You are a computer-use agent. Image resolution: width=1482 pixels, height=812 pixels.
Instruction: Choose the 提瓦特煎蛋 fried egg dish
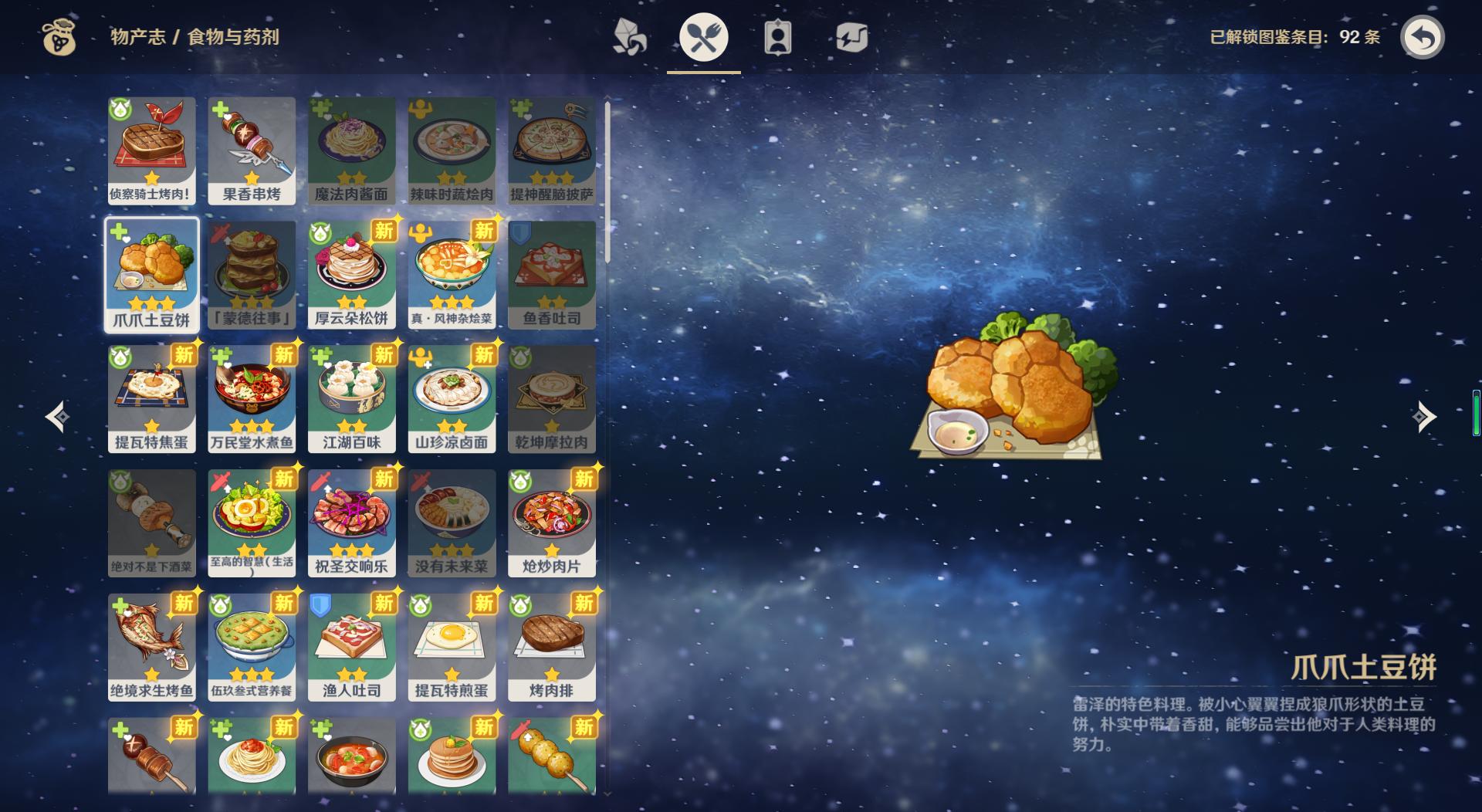(x=452, y=647)
